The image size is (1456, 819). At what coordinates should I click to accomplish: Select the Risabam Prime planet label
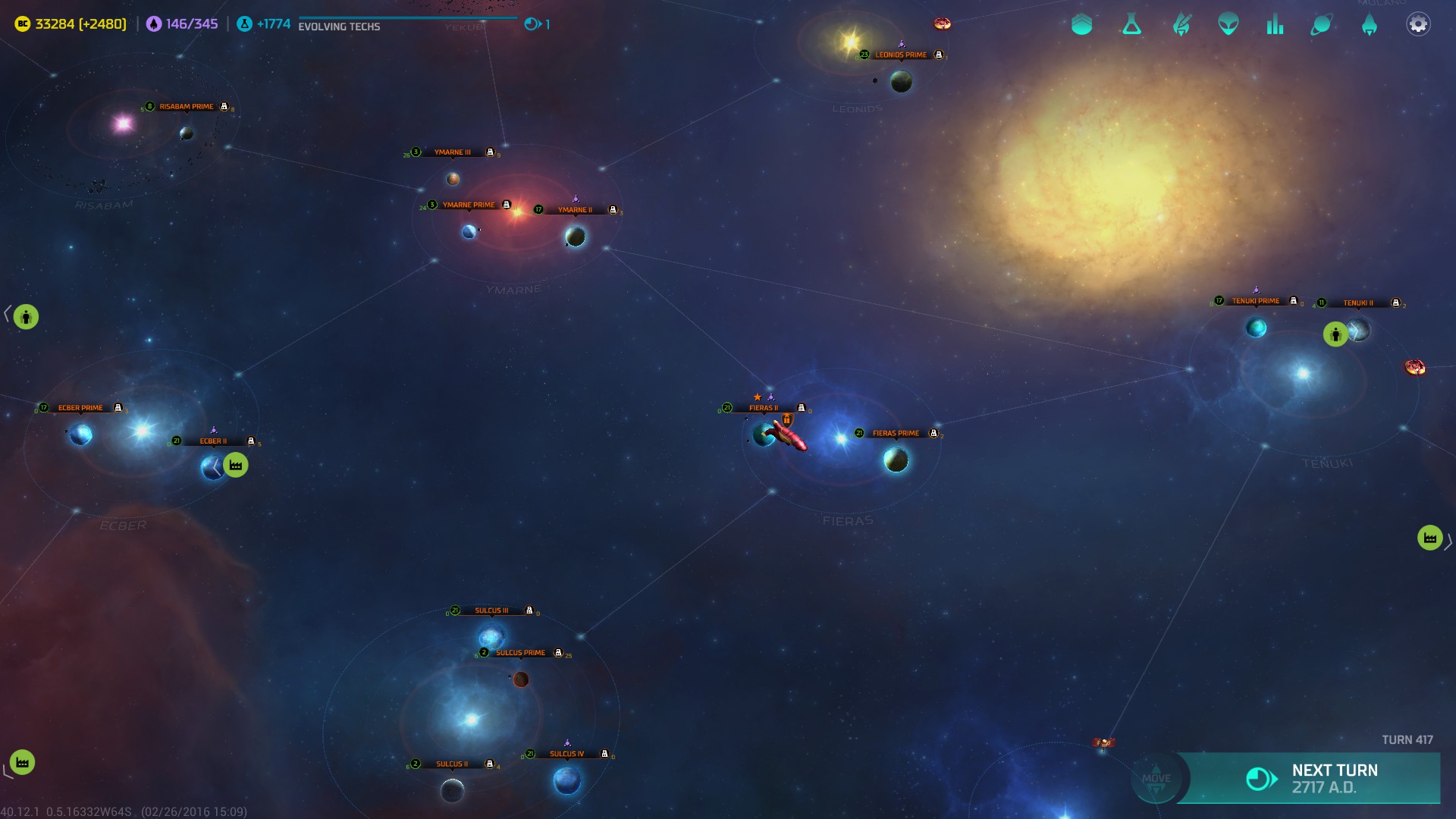187,107
